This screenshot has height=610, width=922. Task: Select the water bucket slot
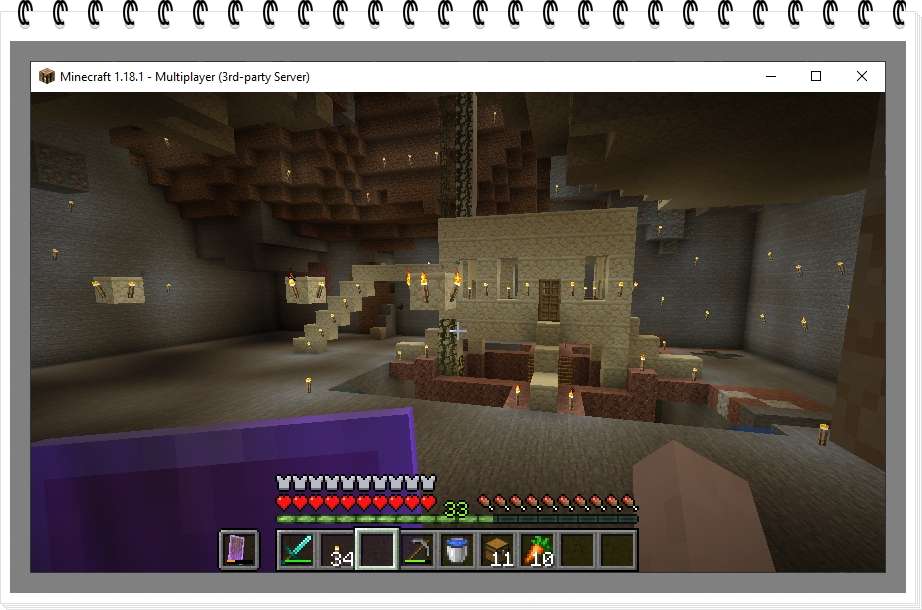tap(457, 550)
